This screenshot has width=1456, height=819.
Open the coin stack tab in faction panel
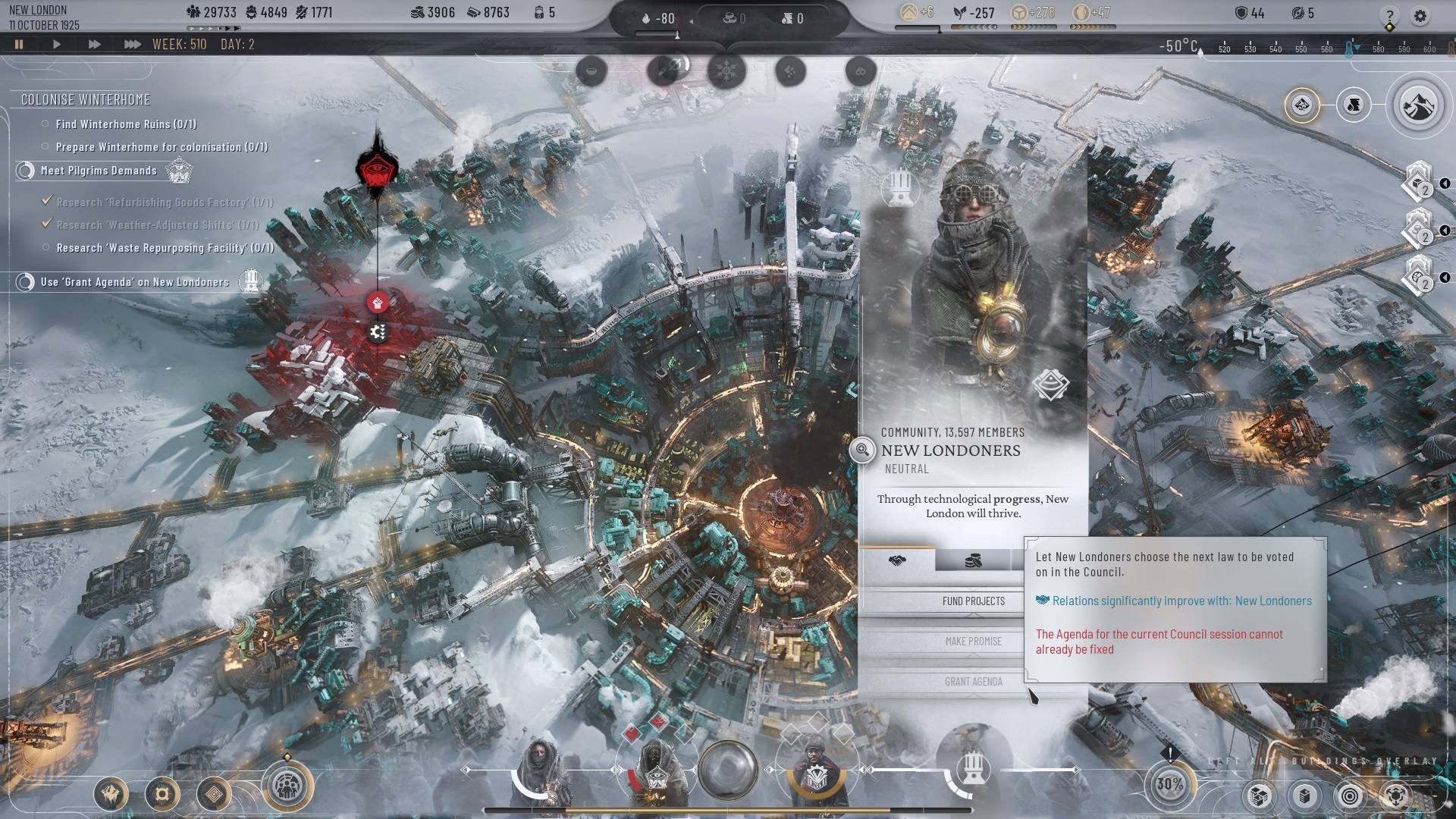click(973, 560)
